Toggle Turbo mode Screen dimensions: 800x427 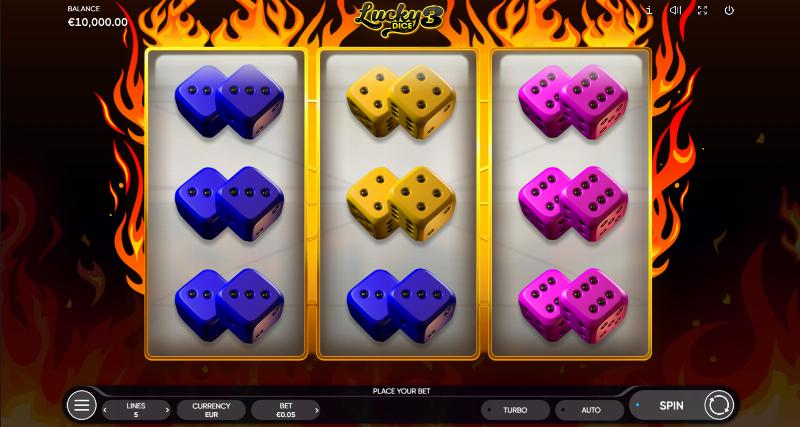515,410
